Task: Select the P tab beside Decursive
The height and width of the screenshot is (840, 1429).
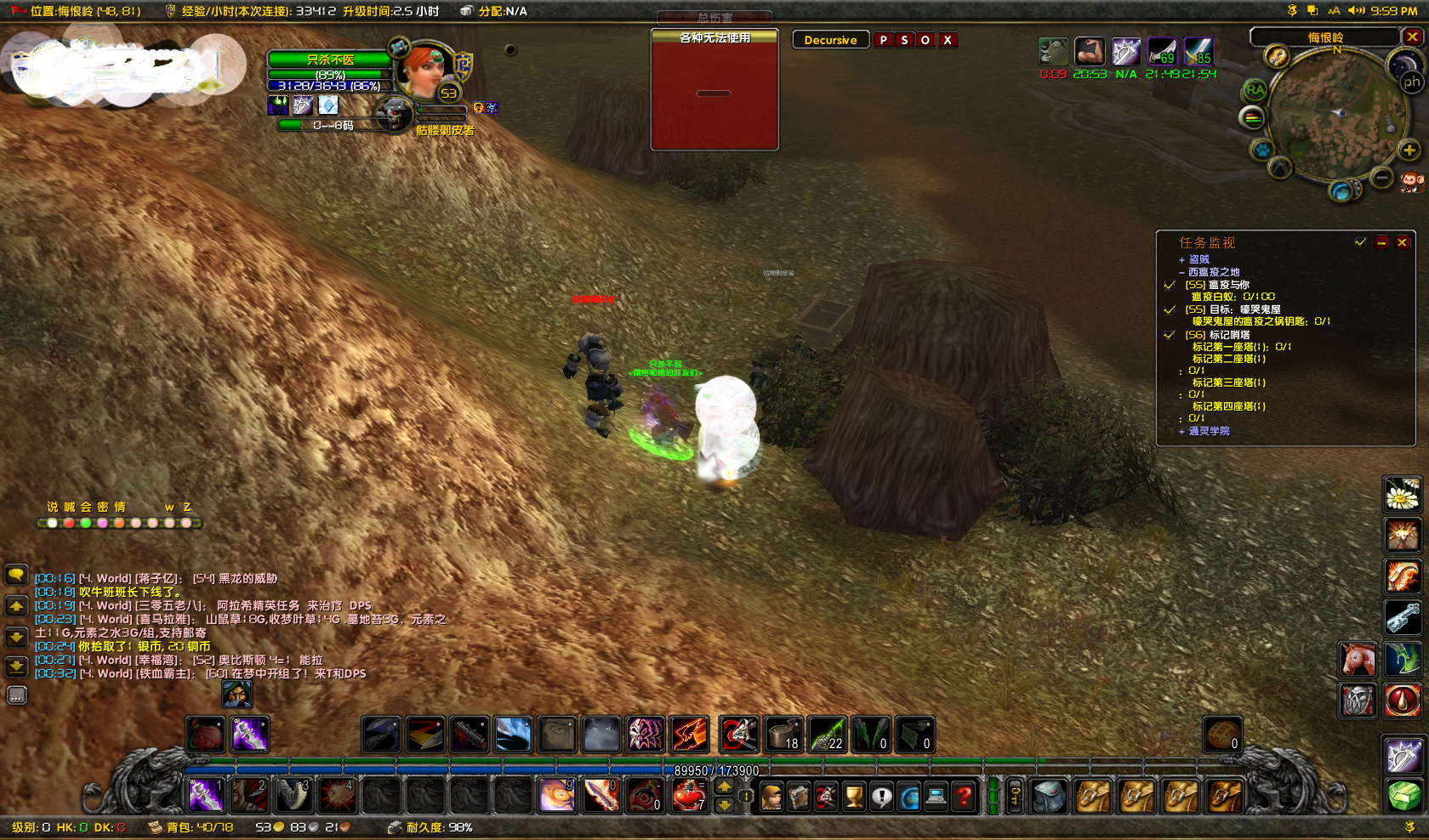Action: click(x=883, y=39)
